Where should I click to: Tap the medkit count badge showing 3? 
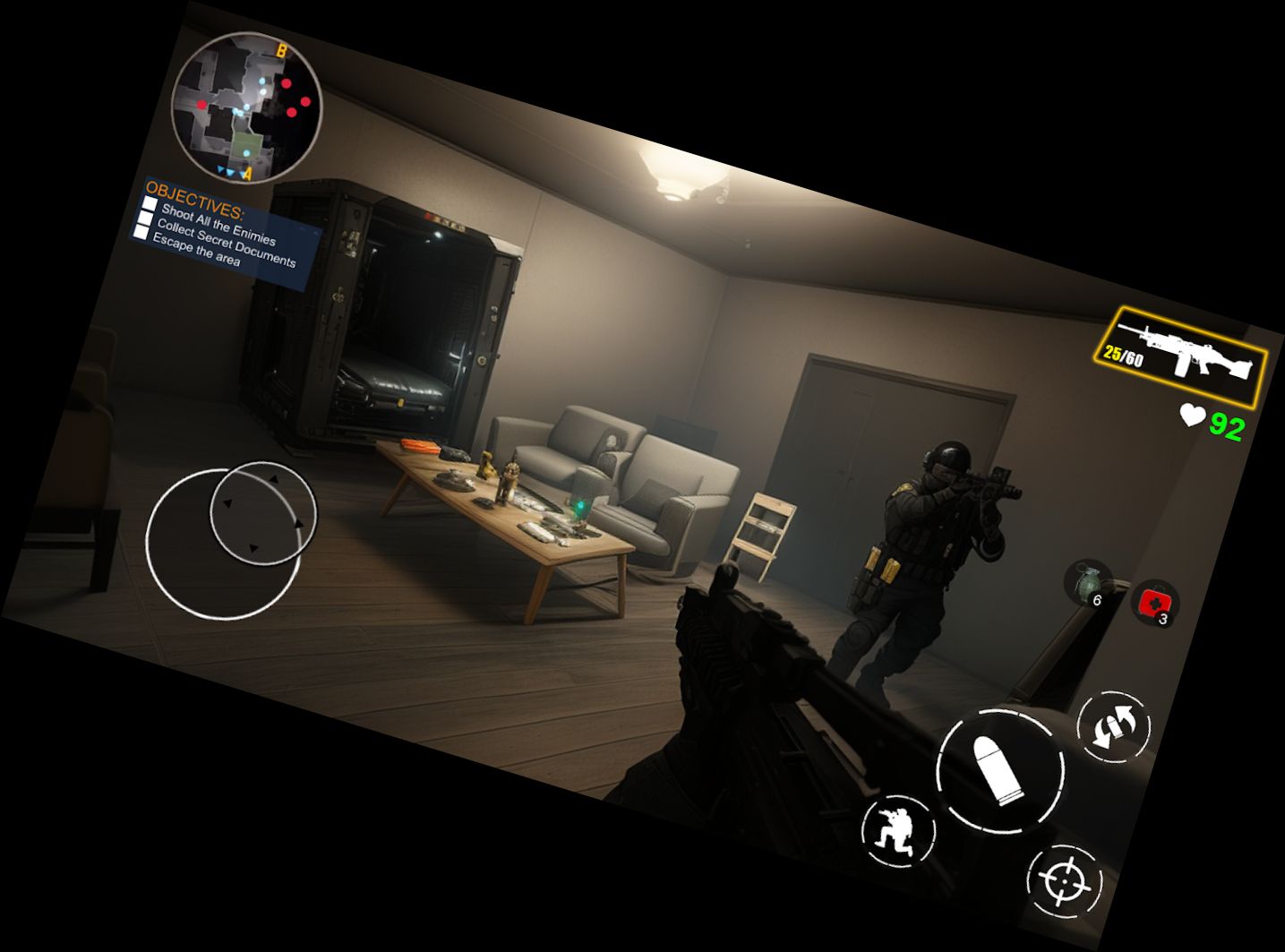coord(1162,620)
